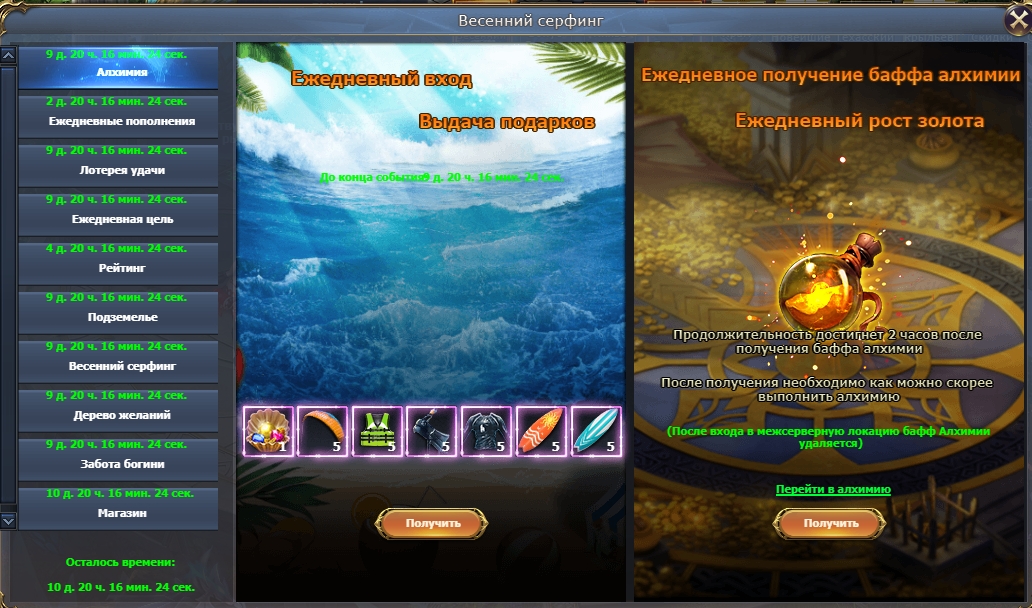Pick the teal striped surfboard reward
Viewport: 1032px width, 608px height.
coord(596,432)
